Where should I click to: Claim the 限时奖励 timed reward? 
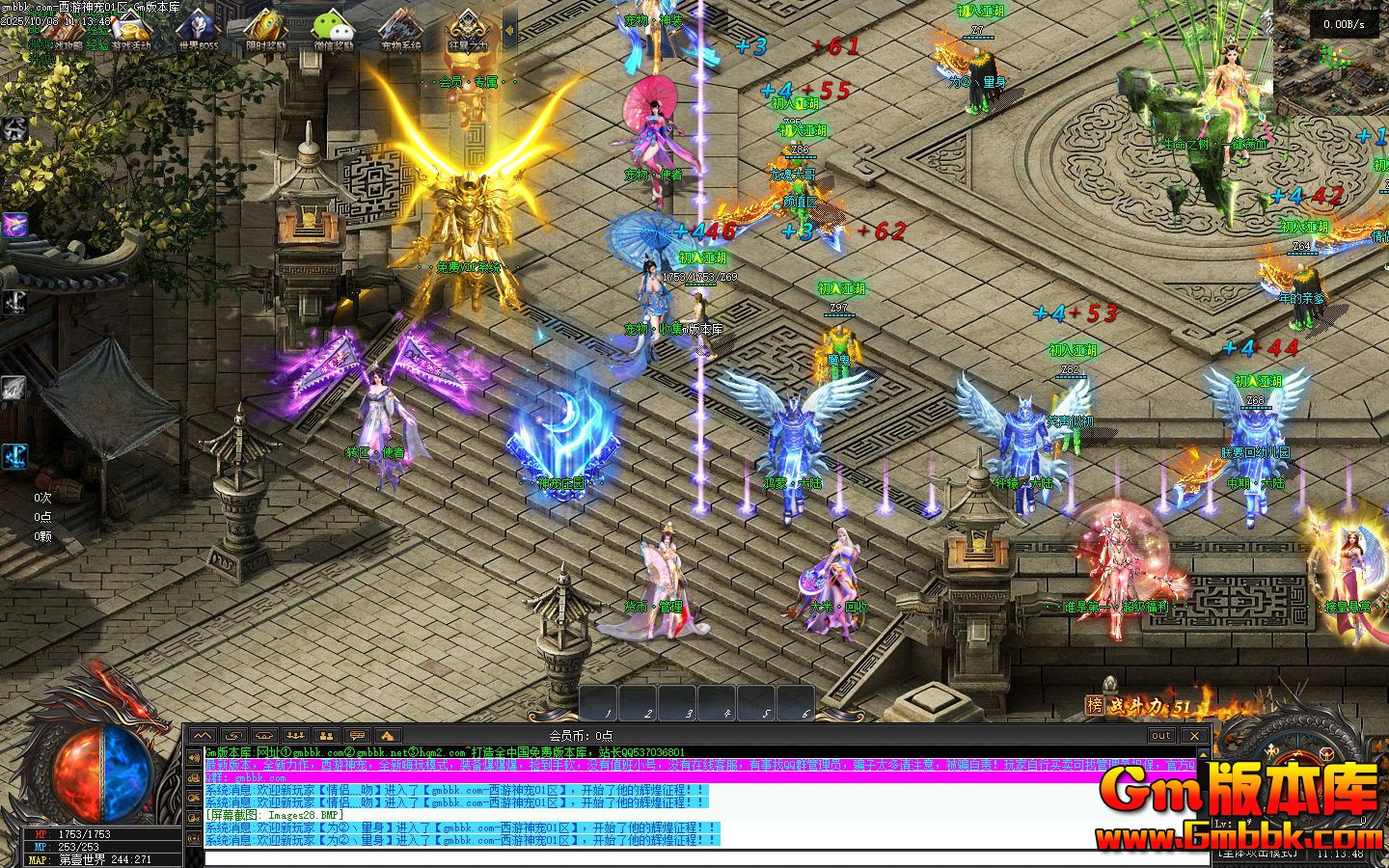[x=265, y=31]
